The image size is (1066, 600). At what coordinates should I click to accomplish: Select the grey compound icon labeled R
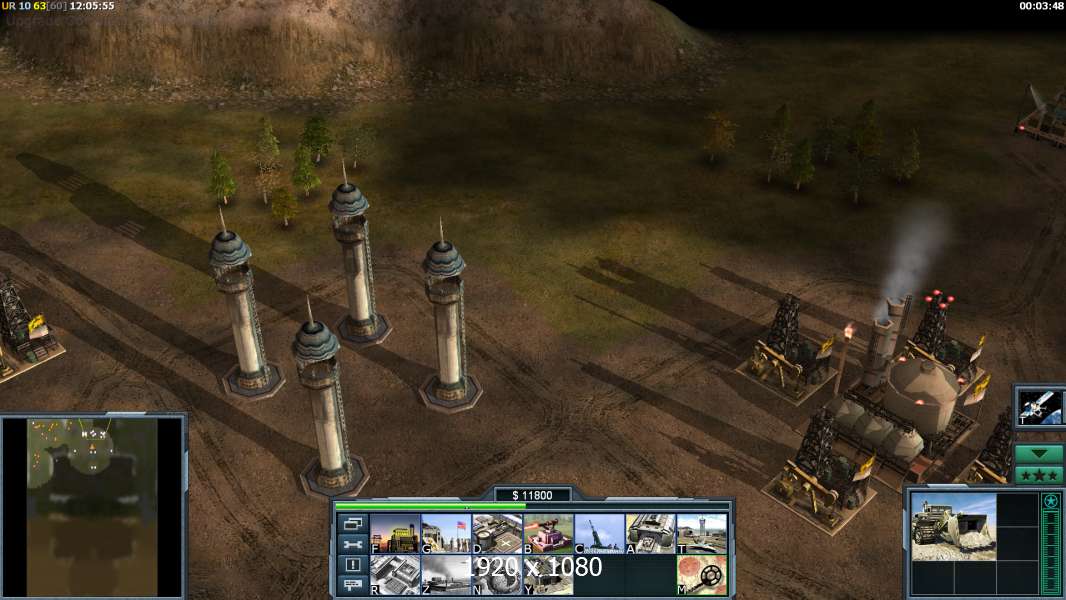(x=395, y=575)
